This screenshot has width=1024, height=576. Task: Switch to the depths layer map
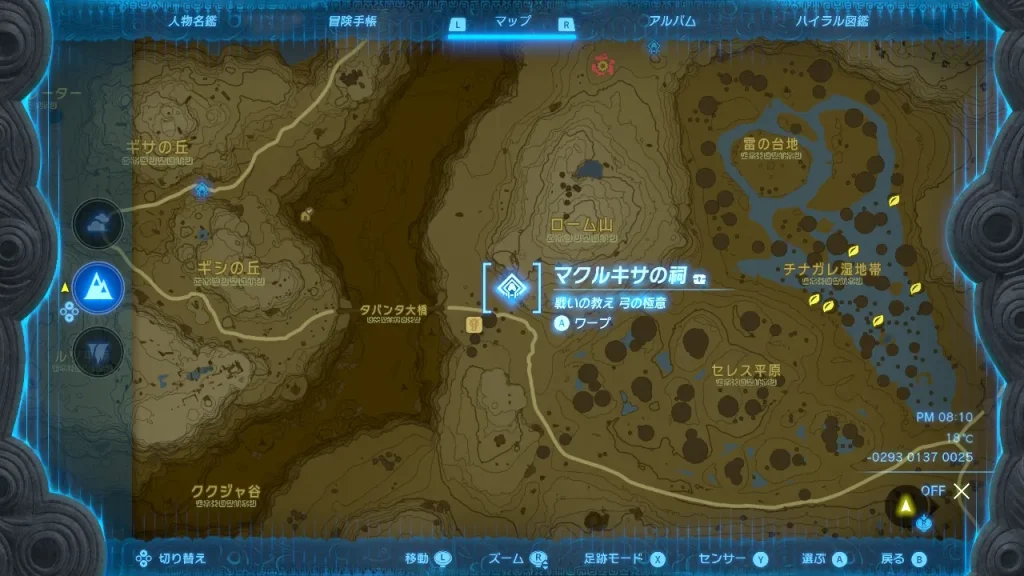99,351
